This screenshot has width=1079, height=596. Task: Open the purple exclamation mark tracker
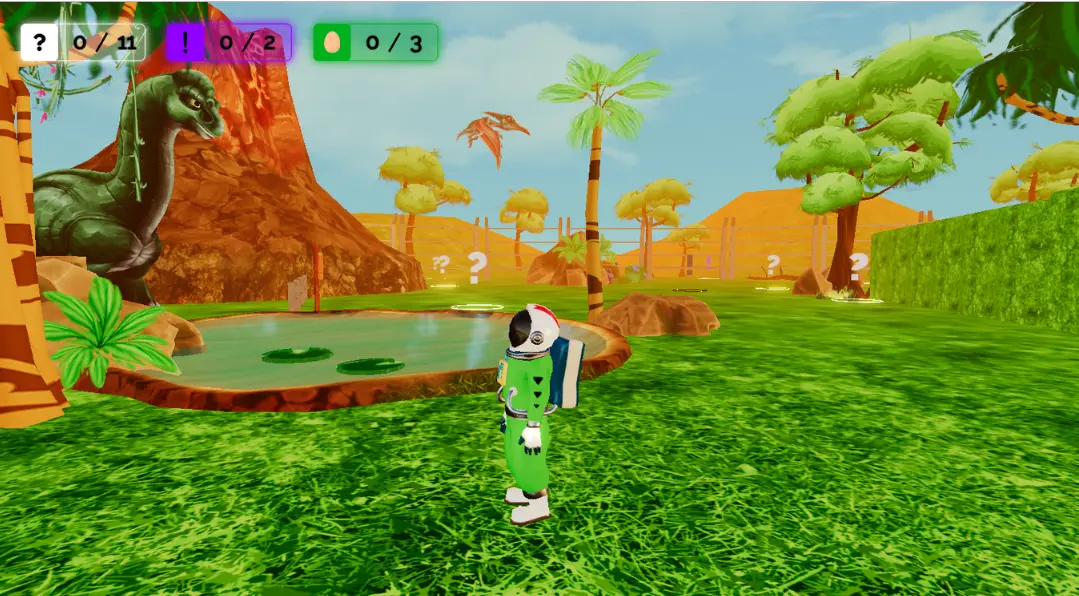tap(186, 43)
